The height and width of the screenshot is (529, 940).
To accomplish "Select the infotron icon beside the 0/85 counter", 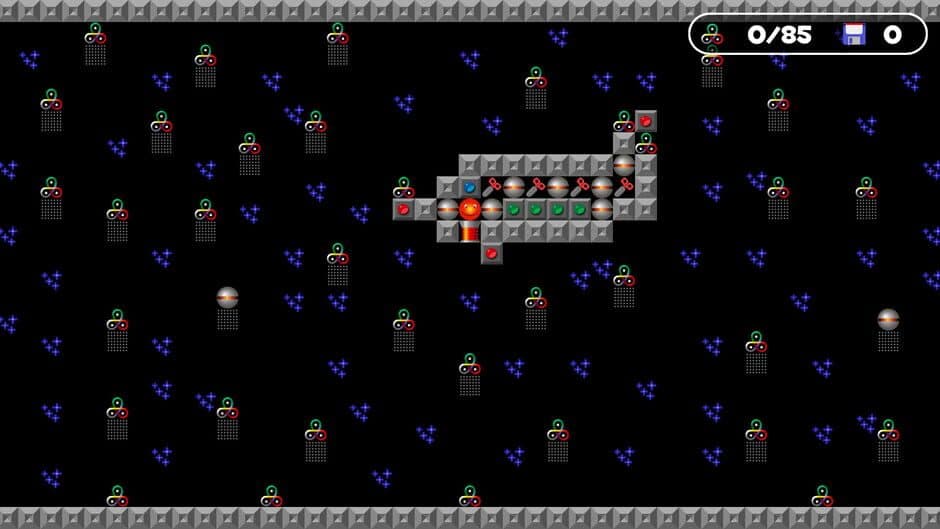I will click(x=712, y=35).
